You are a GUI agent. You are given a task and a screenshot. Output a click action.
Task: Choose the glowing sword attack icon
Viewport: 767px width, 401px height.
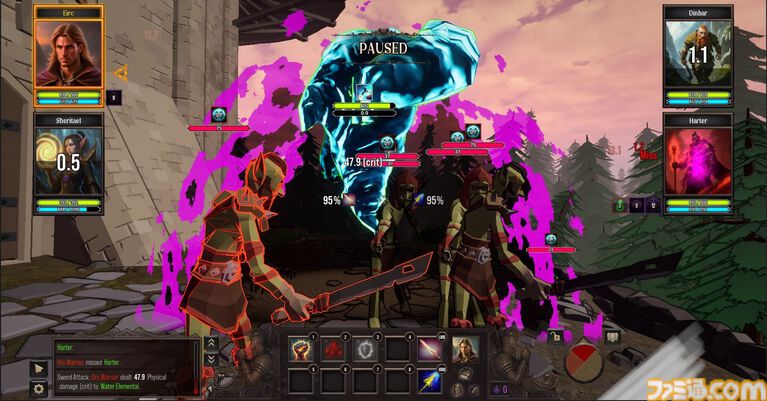point(430,349)
